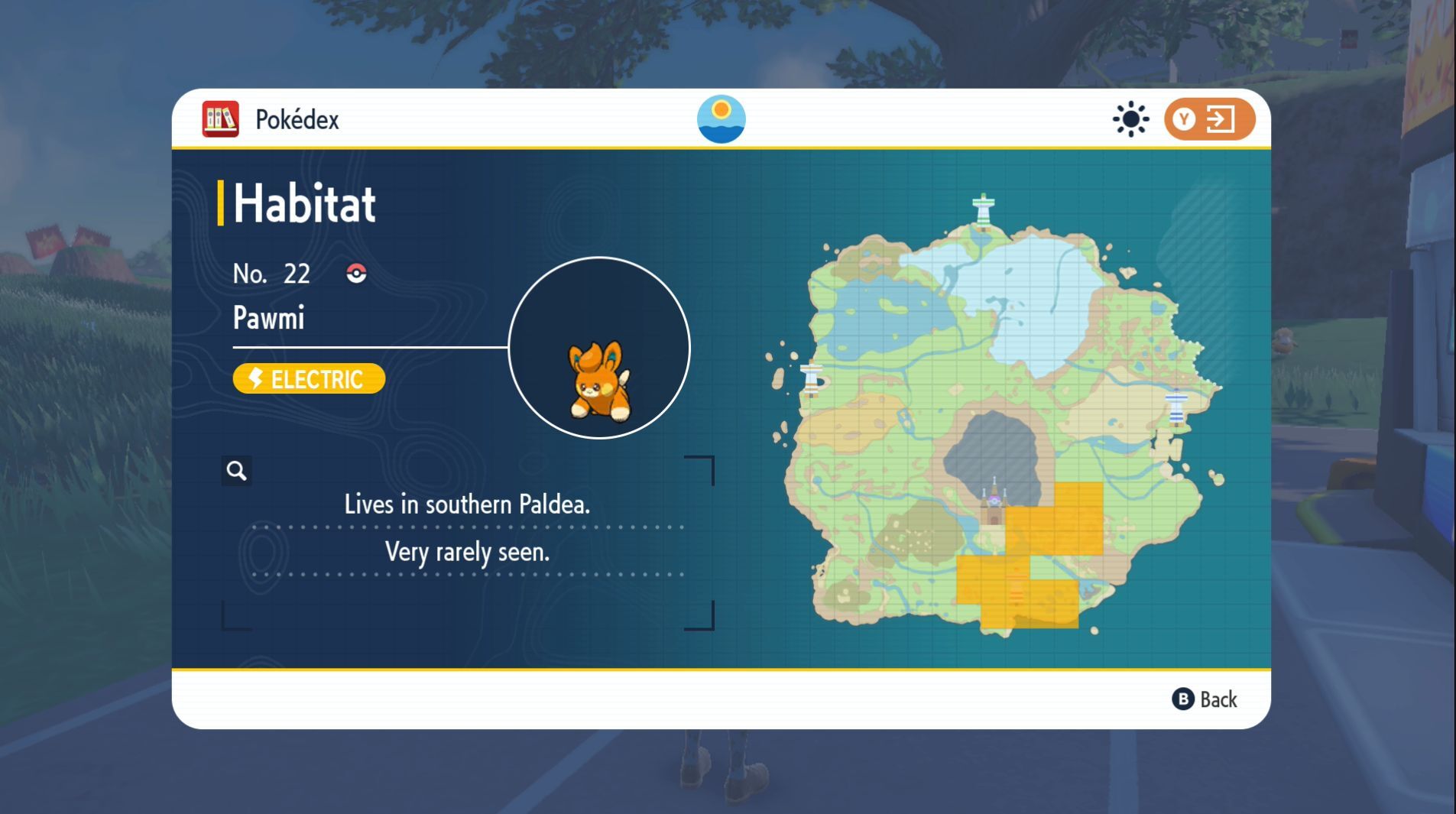Toggle the Electric type badge
This screenshot has width=1456, height=814.
pyautogui.click(x=308, y=378)
